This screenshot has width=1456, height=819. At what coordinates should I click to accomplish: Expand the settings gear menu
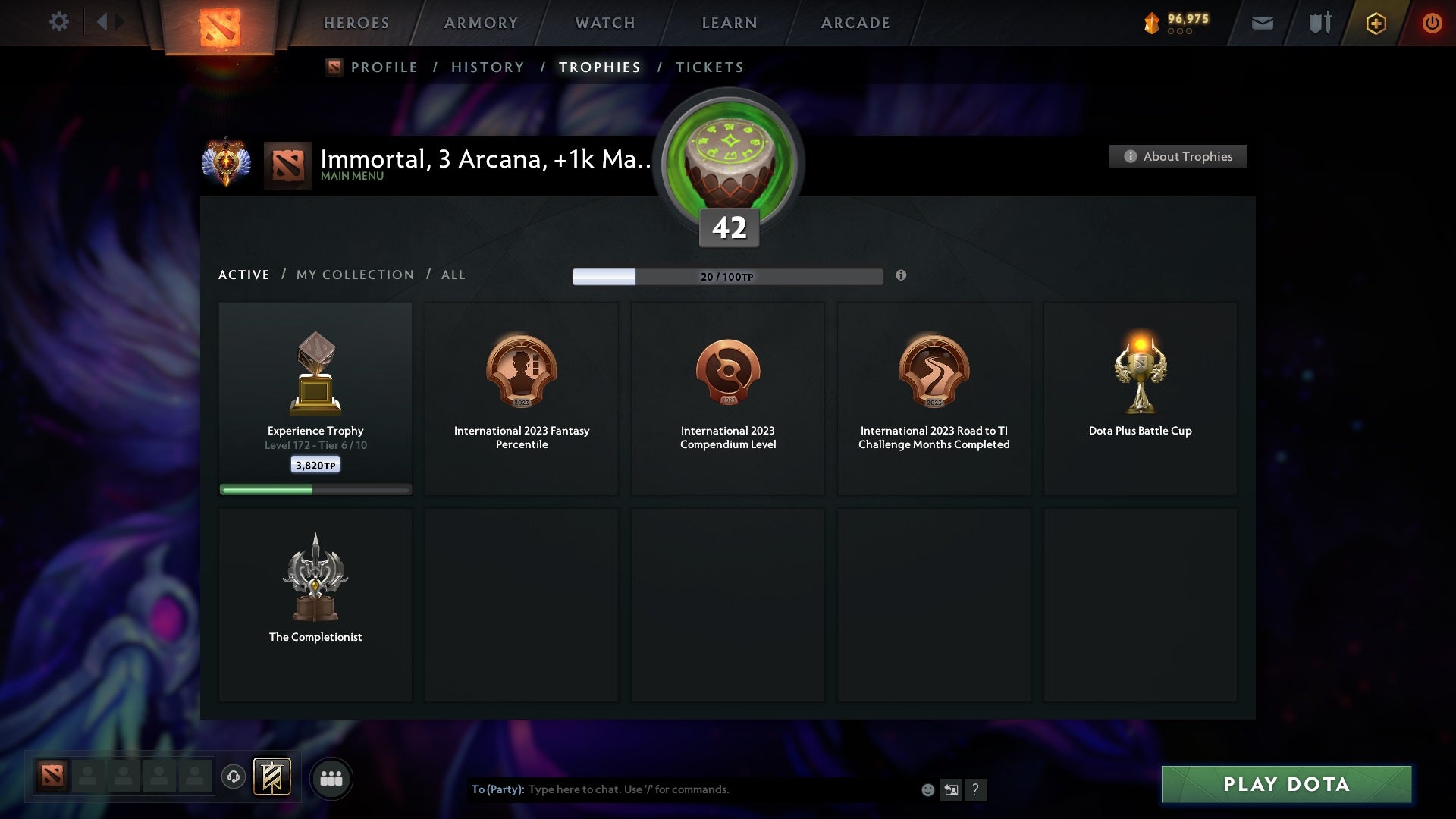[x=59, y=22]
